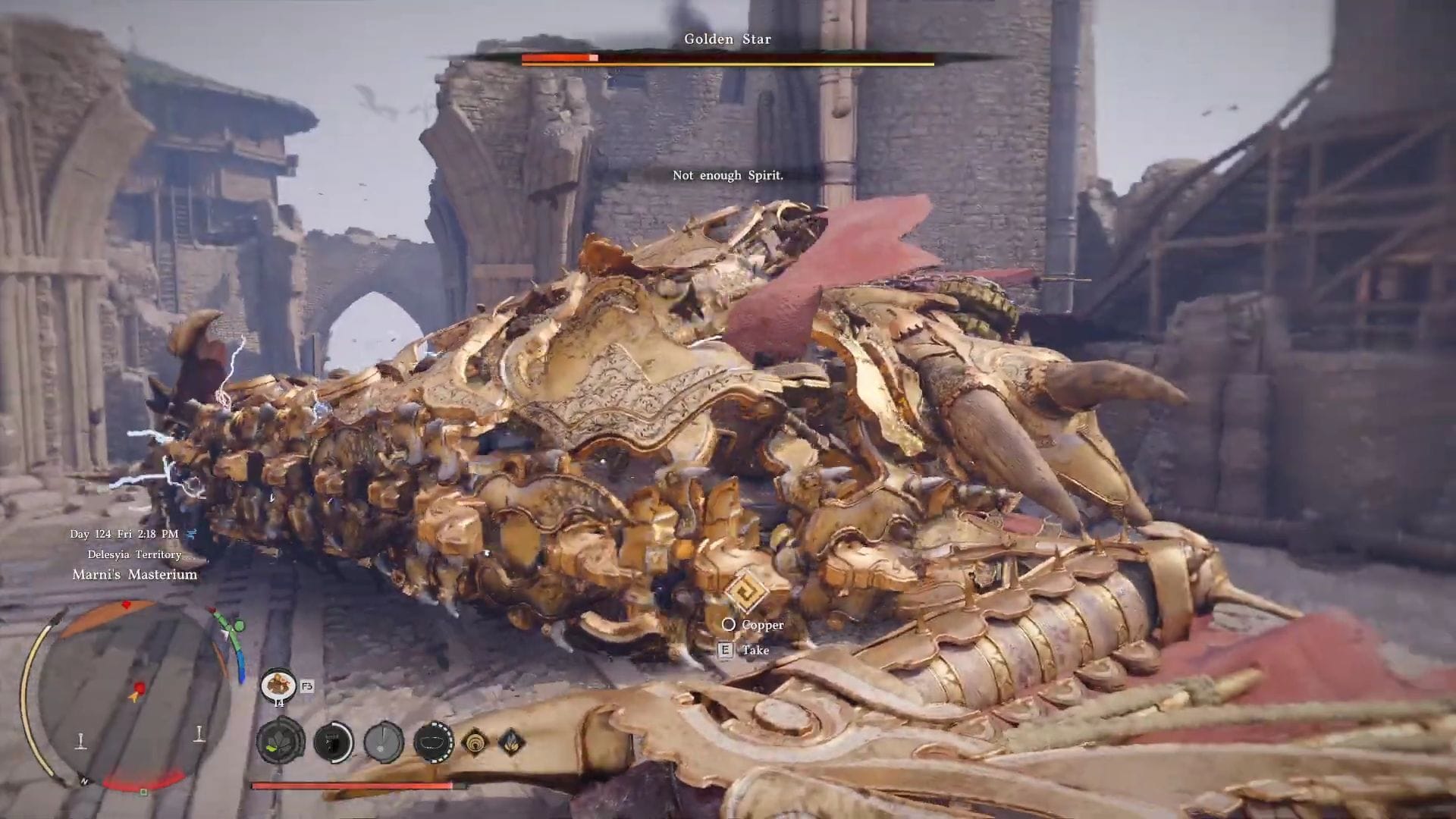The image size is (1456, 819).
Task: Expand the Marni's Masterium location label
Action: (135, 574)
